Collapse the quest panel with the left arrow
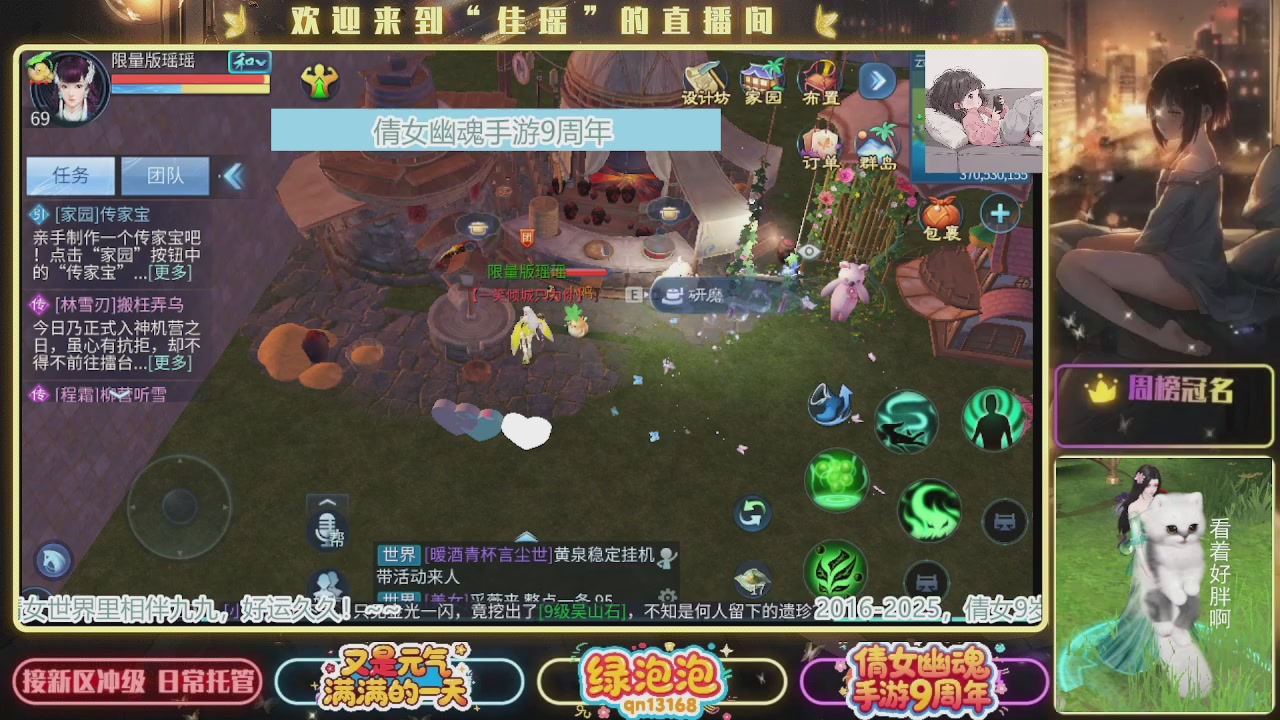The image size is (1280, 720). [x=232, y=175]
